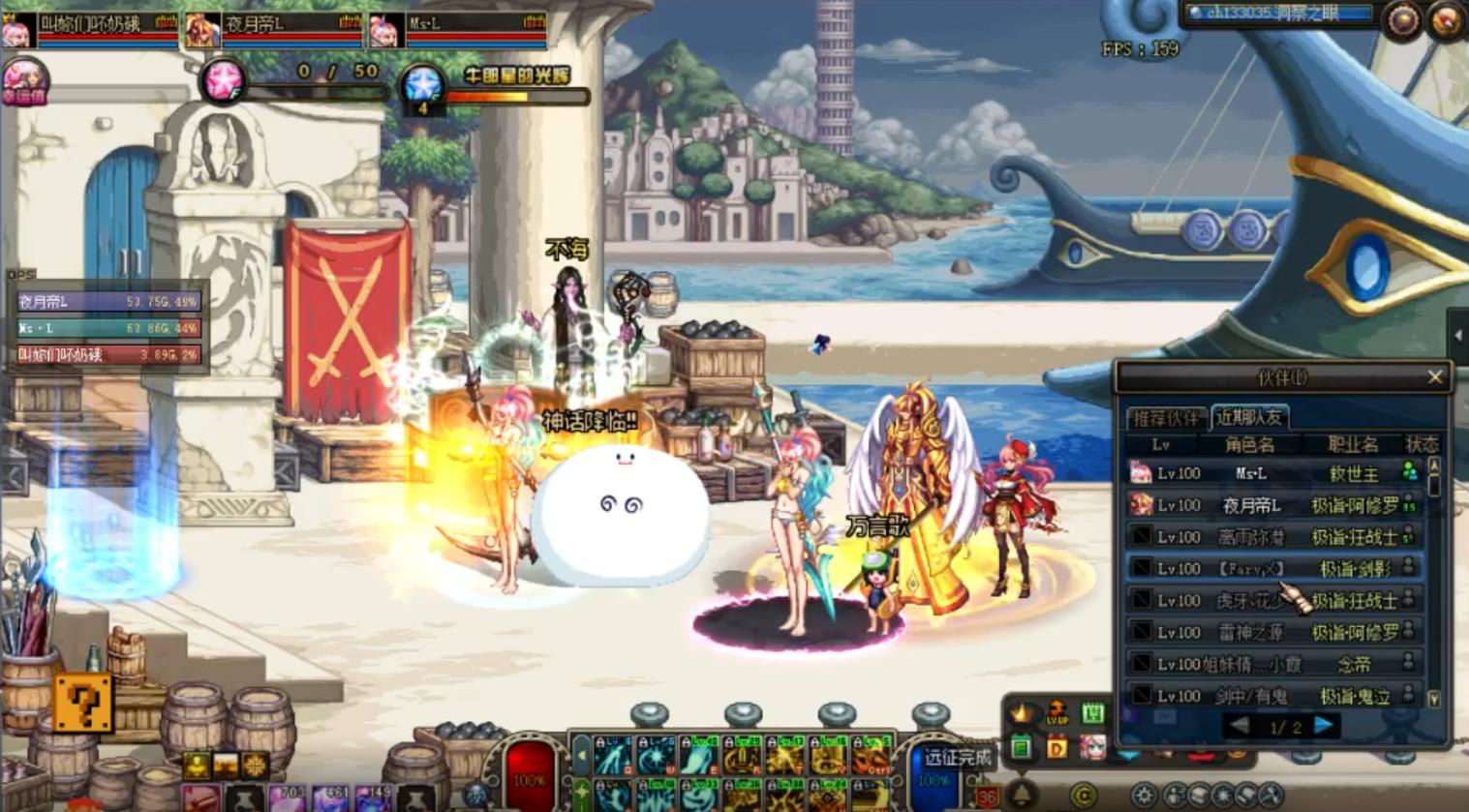Switch to the 推荐伙伴 tab
The height and width of the screenshot is (812, 1469).
point(1166,417)
